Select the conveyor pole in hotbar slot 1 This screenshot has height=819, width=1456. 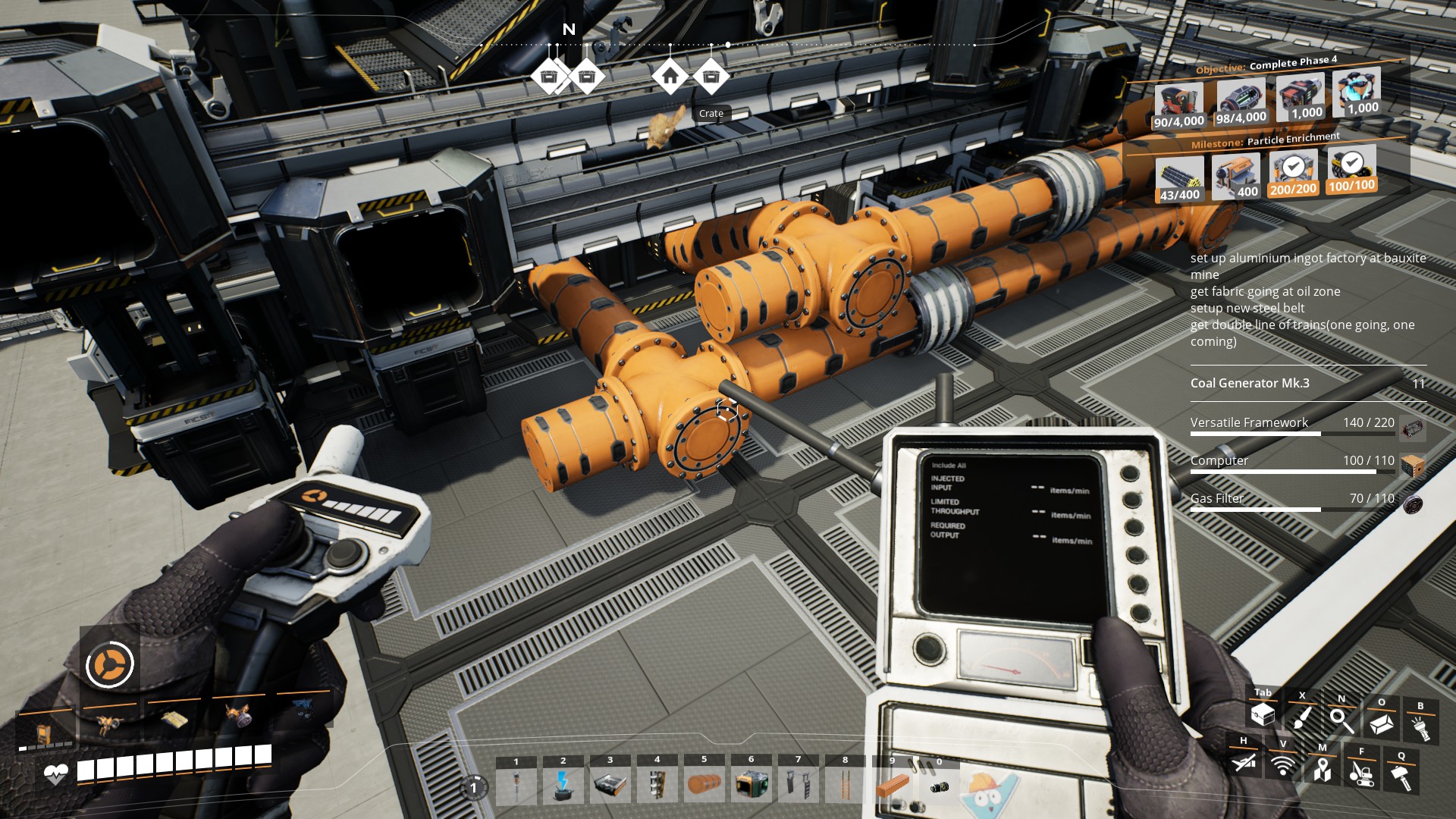516,785
